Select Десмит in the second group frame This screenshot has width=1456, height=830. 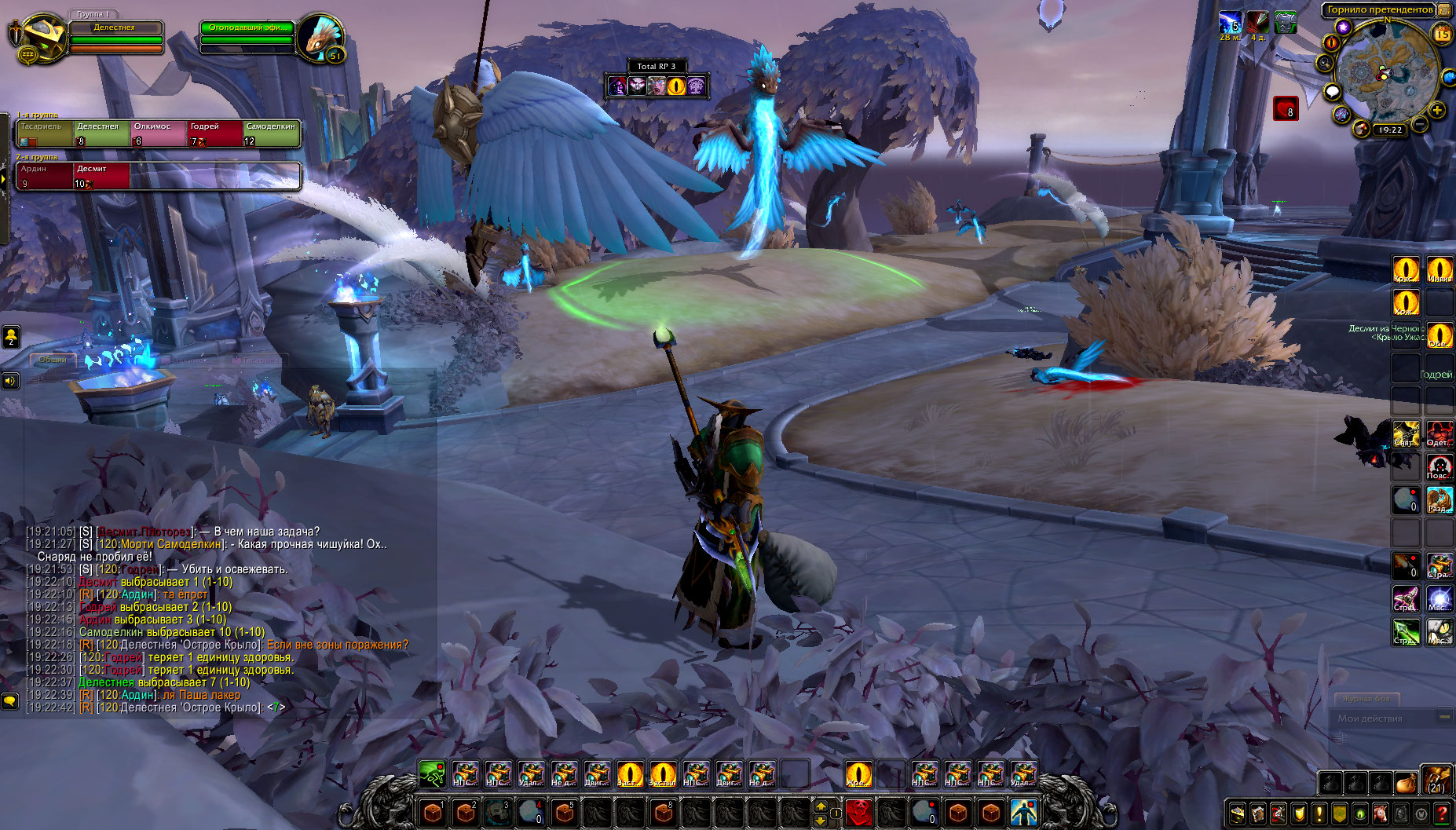pyautogui.click(x=101, y=177)
